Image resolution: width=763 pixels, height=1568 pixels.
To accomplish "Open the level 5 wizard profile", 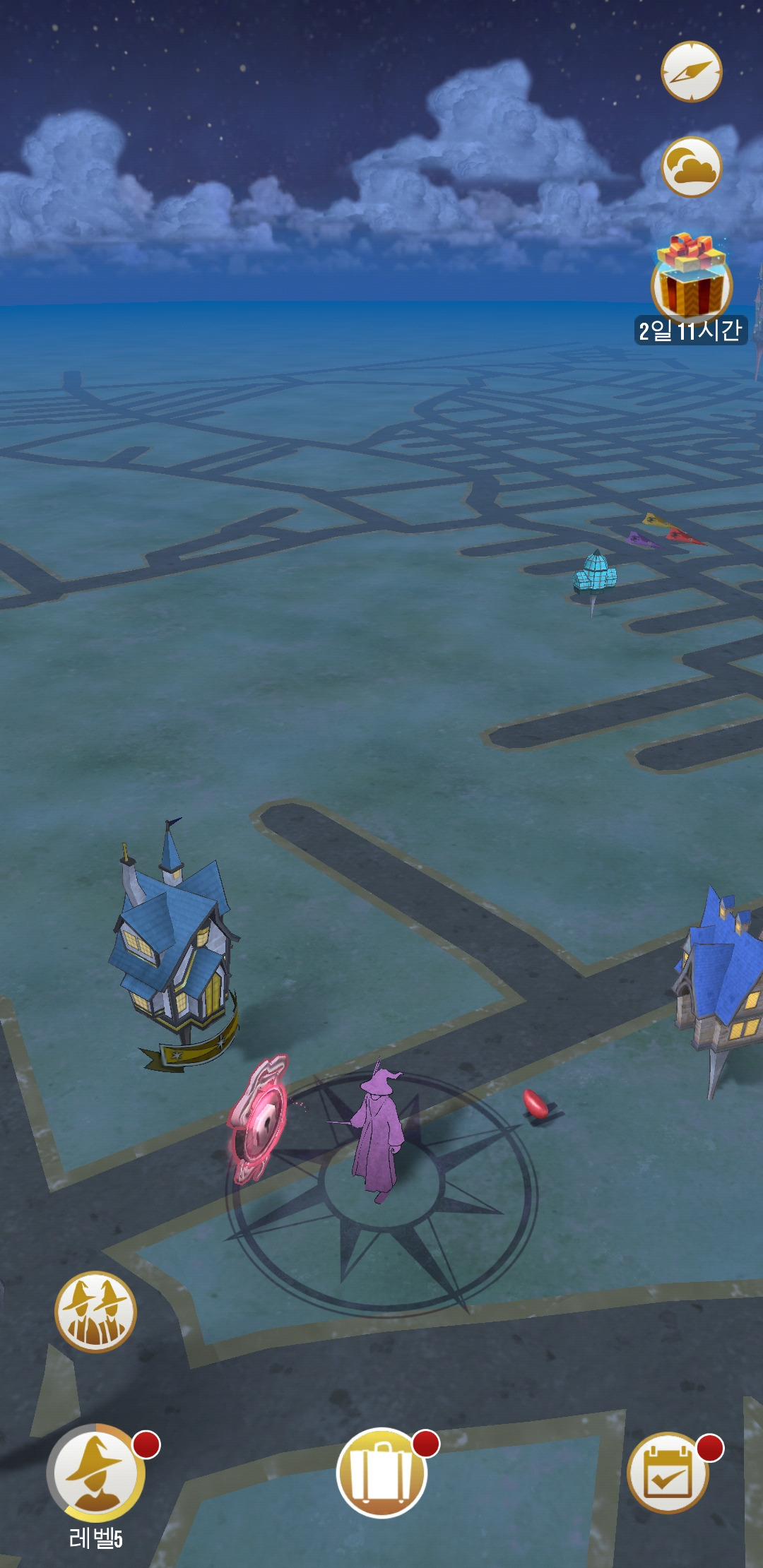I will pyautogui.click(x=97, y=1473).
